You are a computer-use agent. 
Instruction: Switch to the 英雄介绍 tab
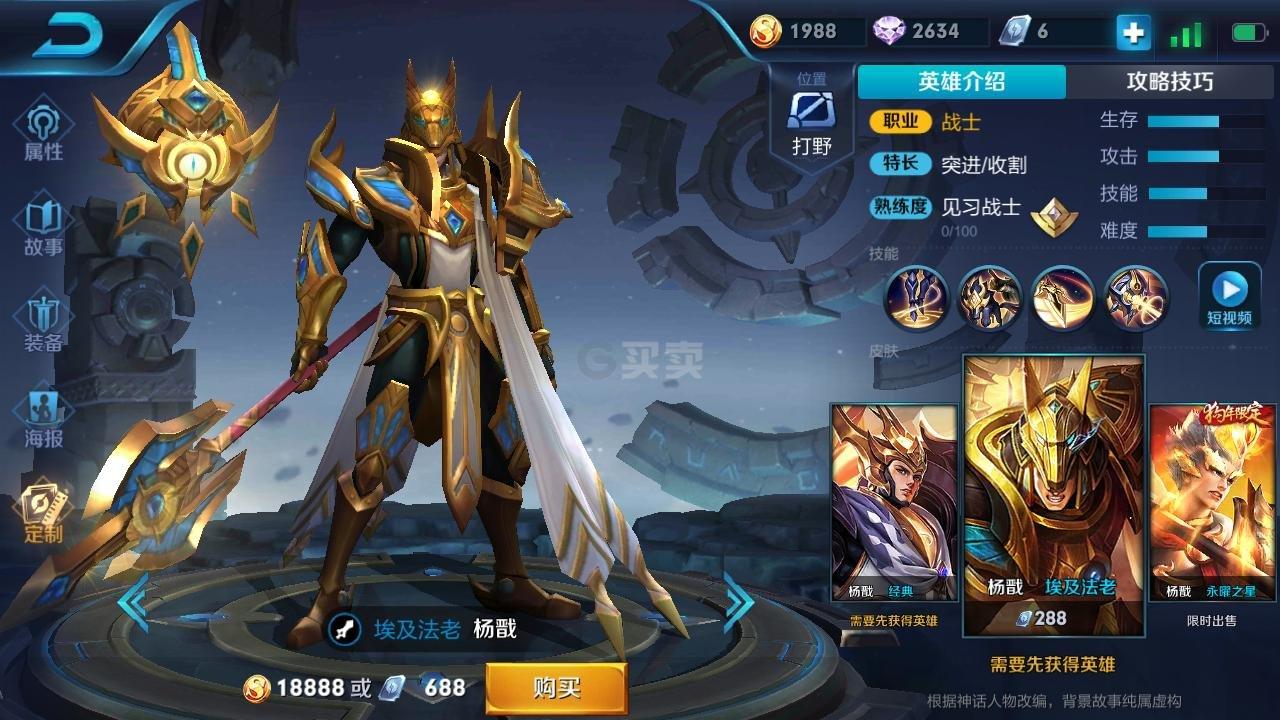961,81
